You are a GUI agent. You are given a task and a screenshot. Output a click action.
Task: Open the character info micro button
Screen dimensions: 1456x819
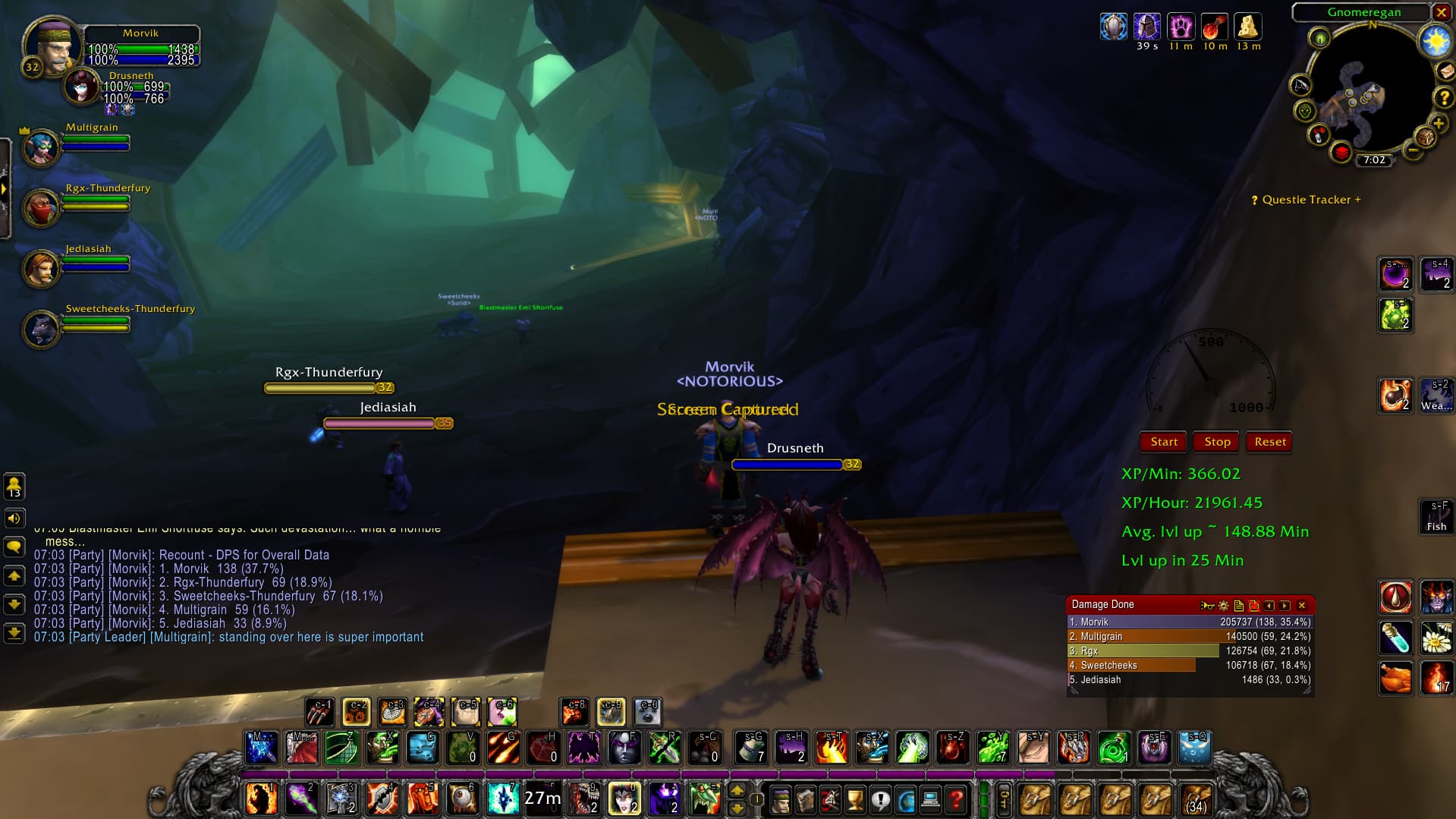[x=780, y=800]
